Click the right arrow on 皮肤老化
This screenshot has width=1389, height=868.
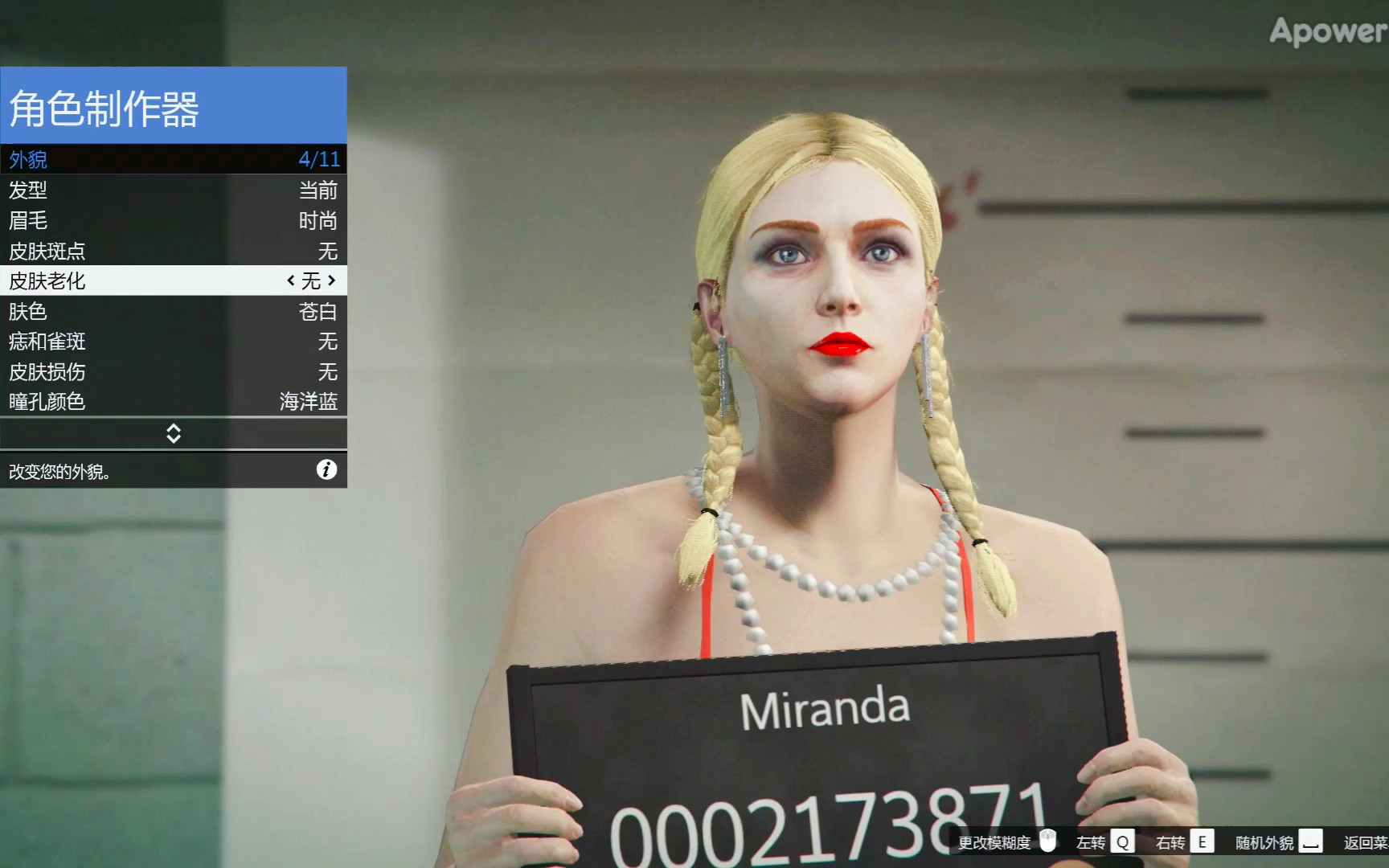(331, 280)
